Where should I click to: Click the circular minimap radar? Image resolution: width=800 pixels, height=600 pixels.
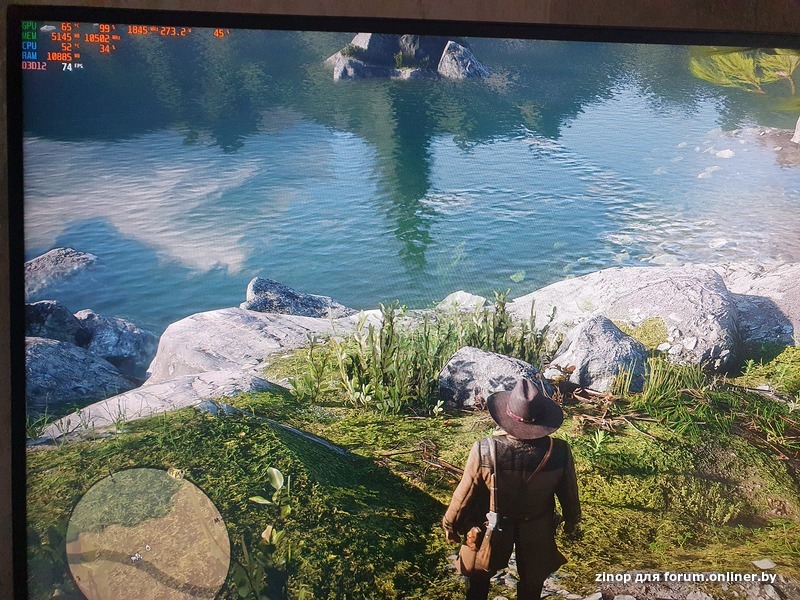pyautogui.click(x=148, y=535)
